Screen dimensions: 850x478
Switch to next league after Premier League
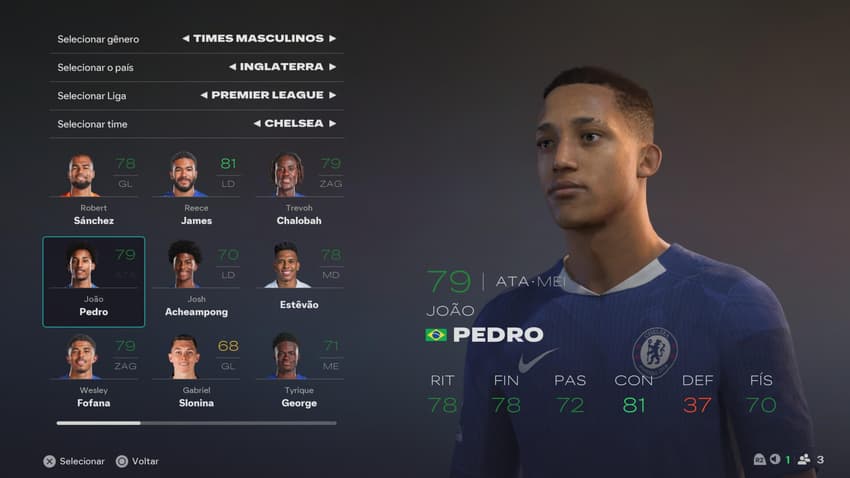coord(333,95)
